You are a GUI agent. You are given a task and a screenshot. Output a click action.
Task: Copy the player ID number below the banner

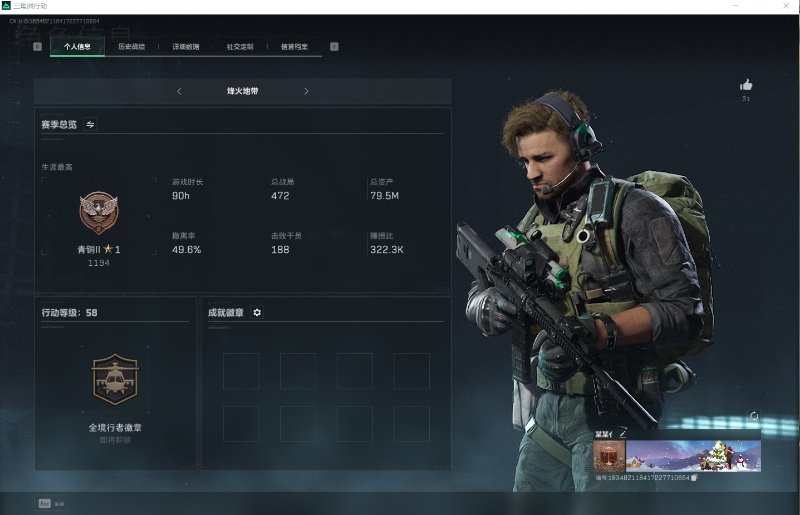694,478
